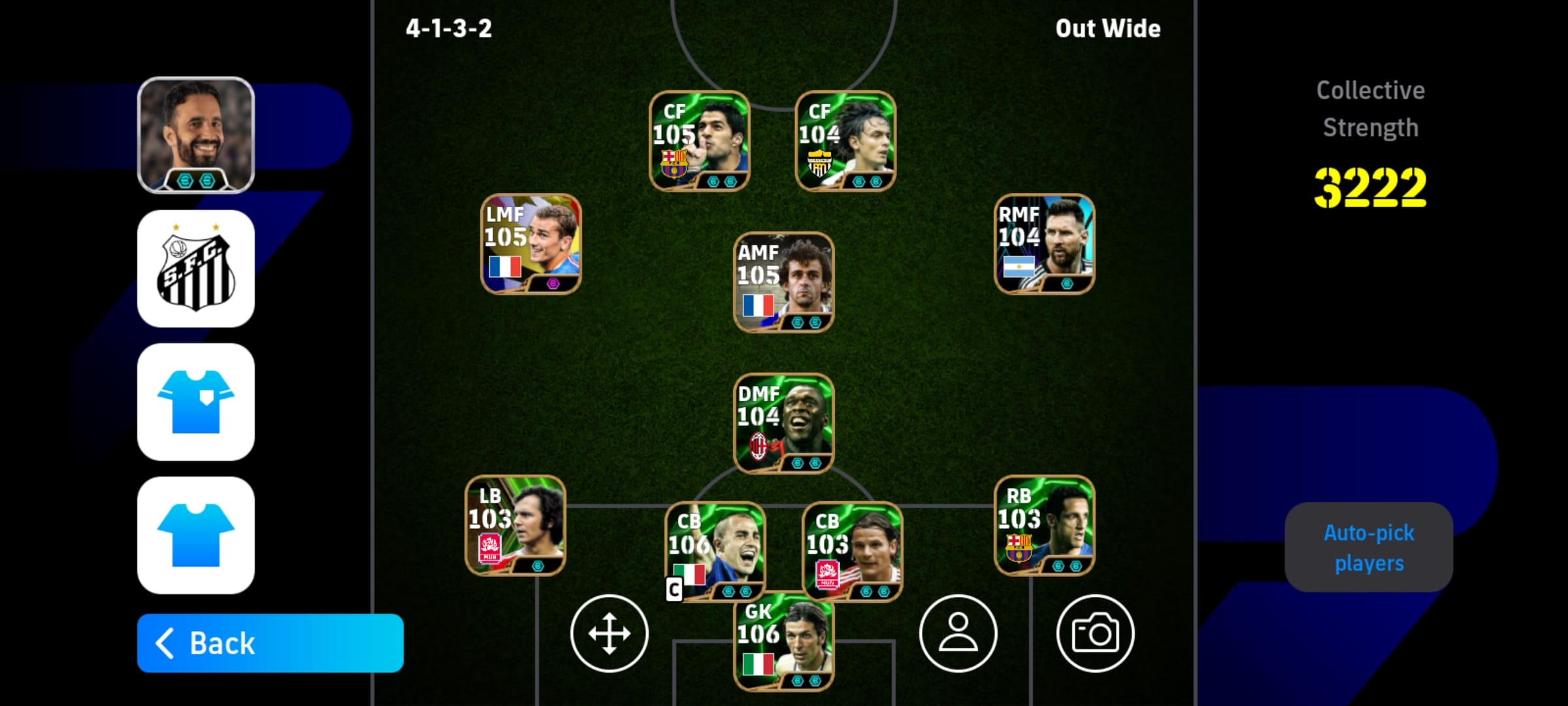Take a screenshot with the camera icon
This screenshot has height=706, width=1568.
pyautogui.click(x=1095, y=633)
